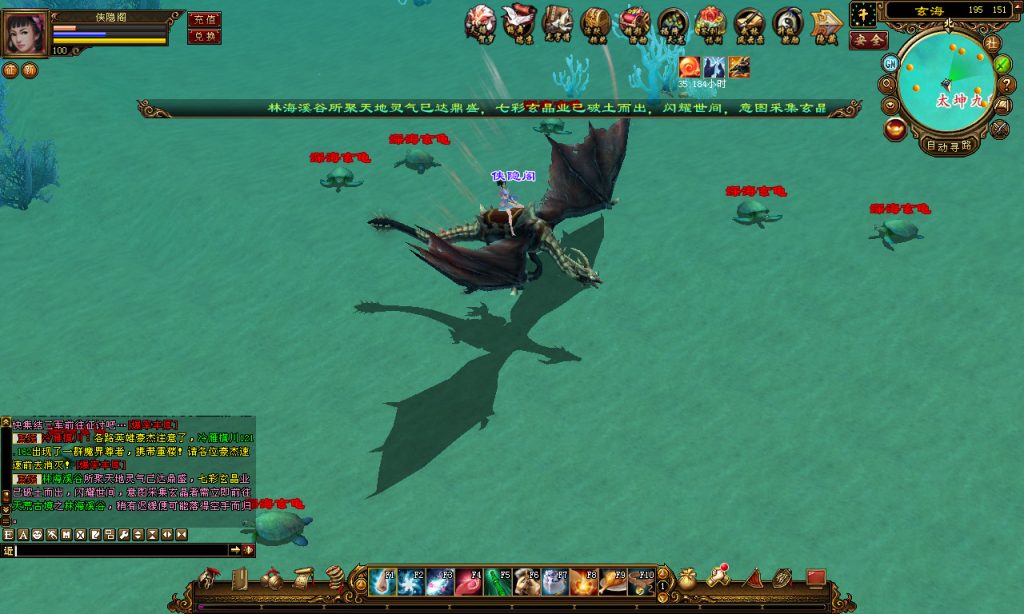Open the treasure chest icon in top row
This screenshot has width=1024, height=614.
pos(596,22)
